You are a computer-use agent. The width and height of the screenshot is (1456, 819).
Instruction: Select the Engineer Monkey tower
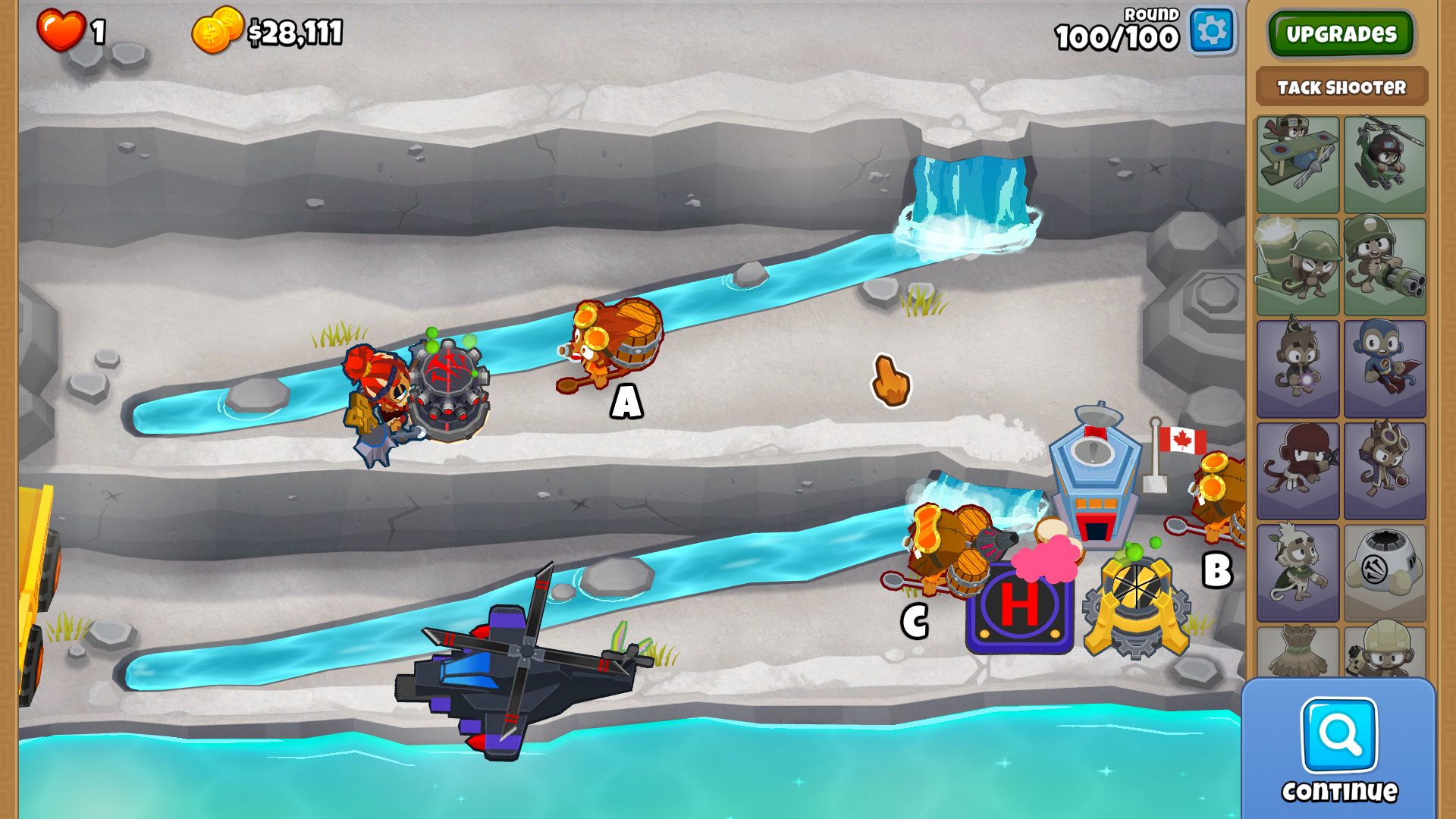coord(1385,652)
